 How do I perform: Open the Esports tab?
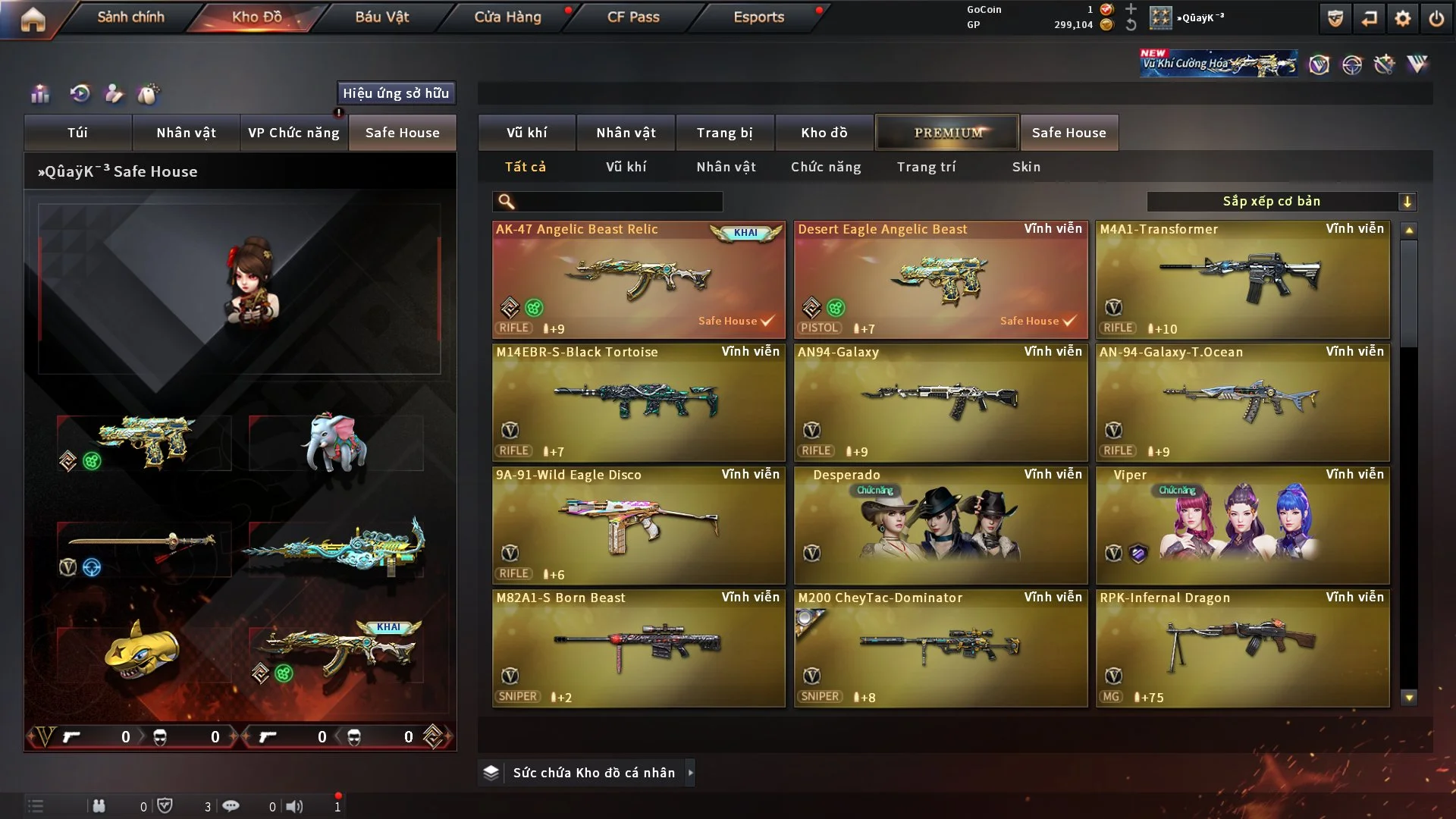(758, 17)
